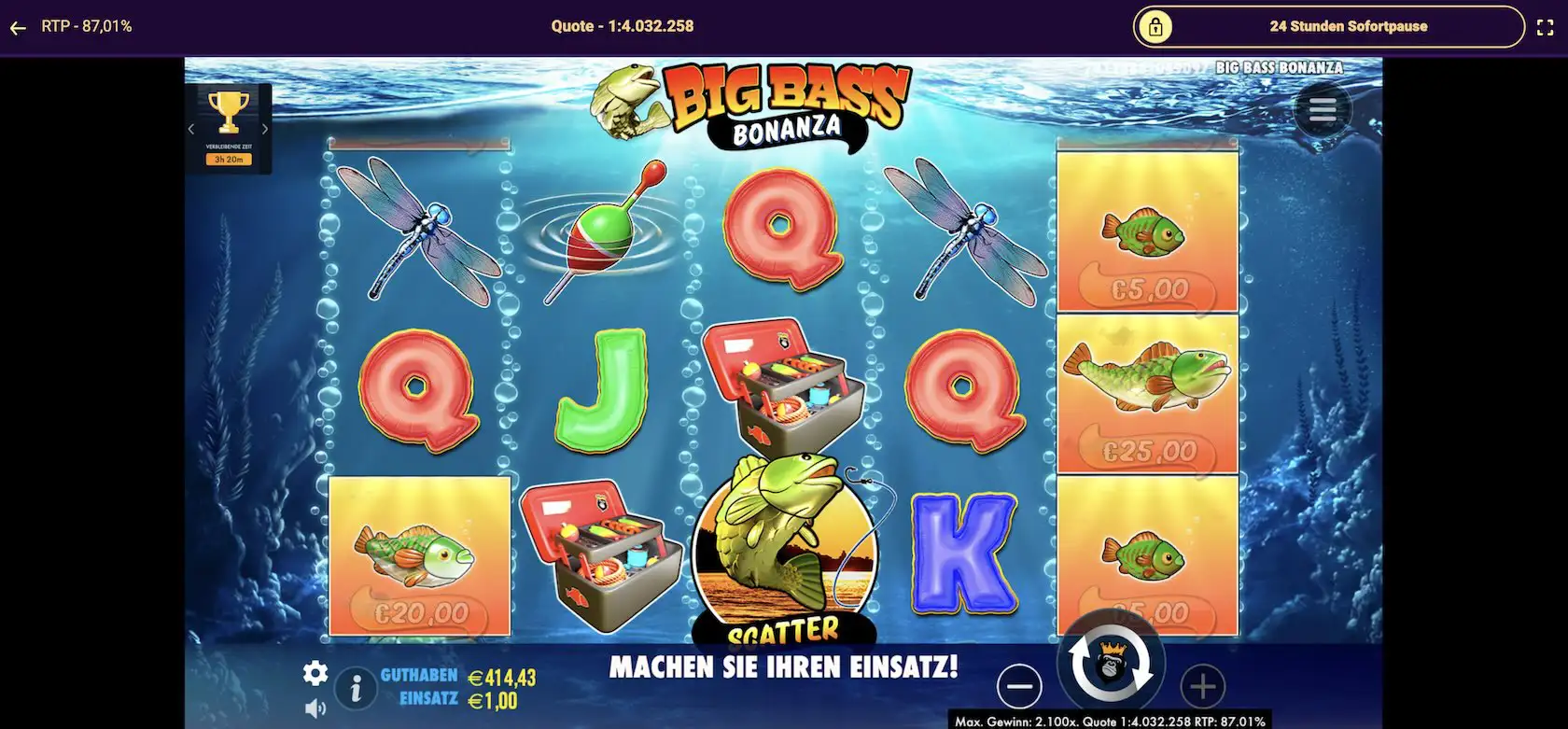Screen dimensions: 1568x729
Task: Mute the game sound via speaker icon
Action: [x=316, y=707]
